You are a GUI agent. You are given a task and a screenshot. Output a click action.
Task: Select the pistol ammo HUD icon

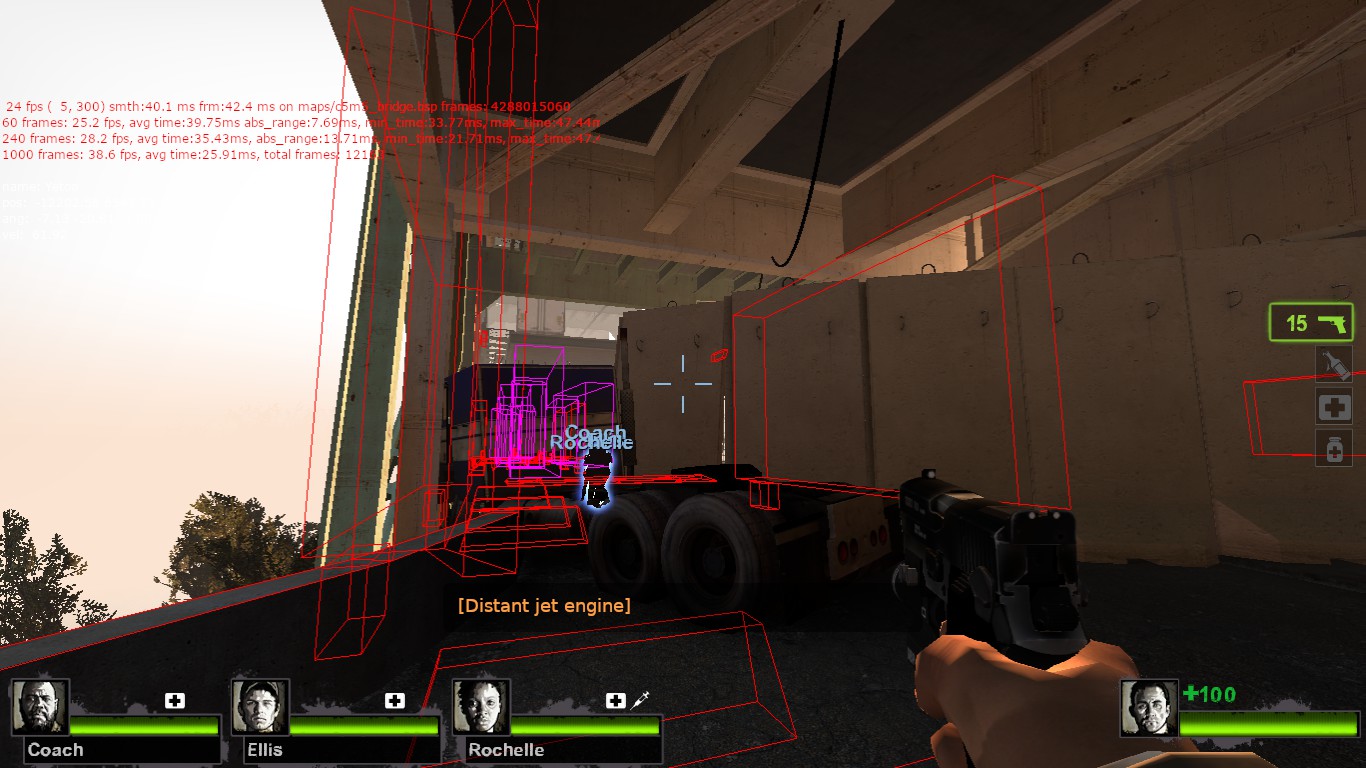(x=1311, y=322)
